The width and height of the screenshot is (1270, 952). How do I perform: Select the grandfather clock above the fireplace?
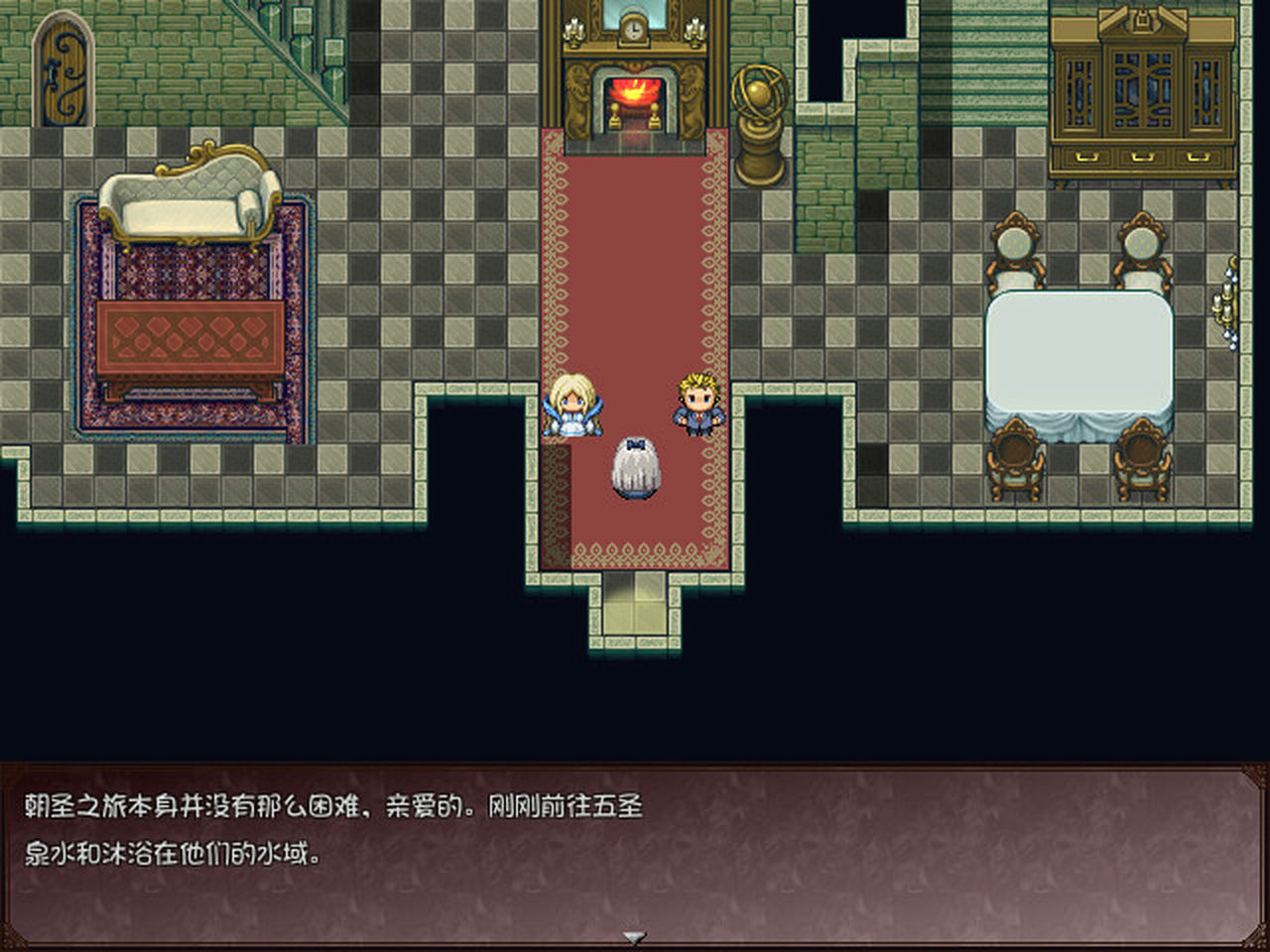632,30
